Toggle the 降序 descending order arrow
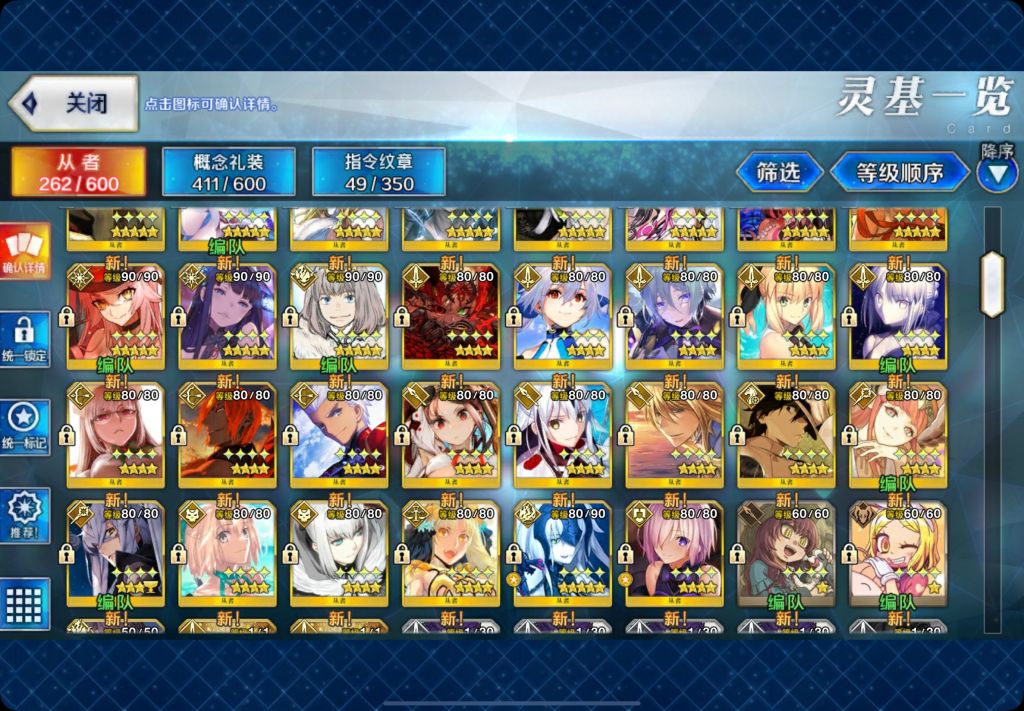The width and height of the screenshot is (1024, 711). coord(996,176)
